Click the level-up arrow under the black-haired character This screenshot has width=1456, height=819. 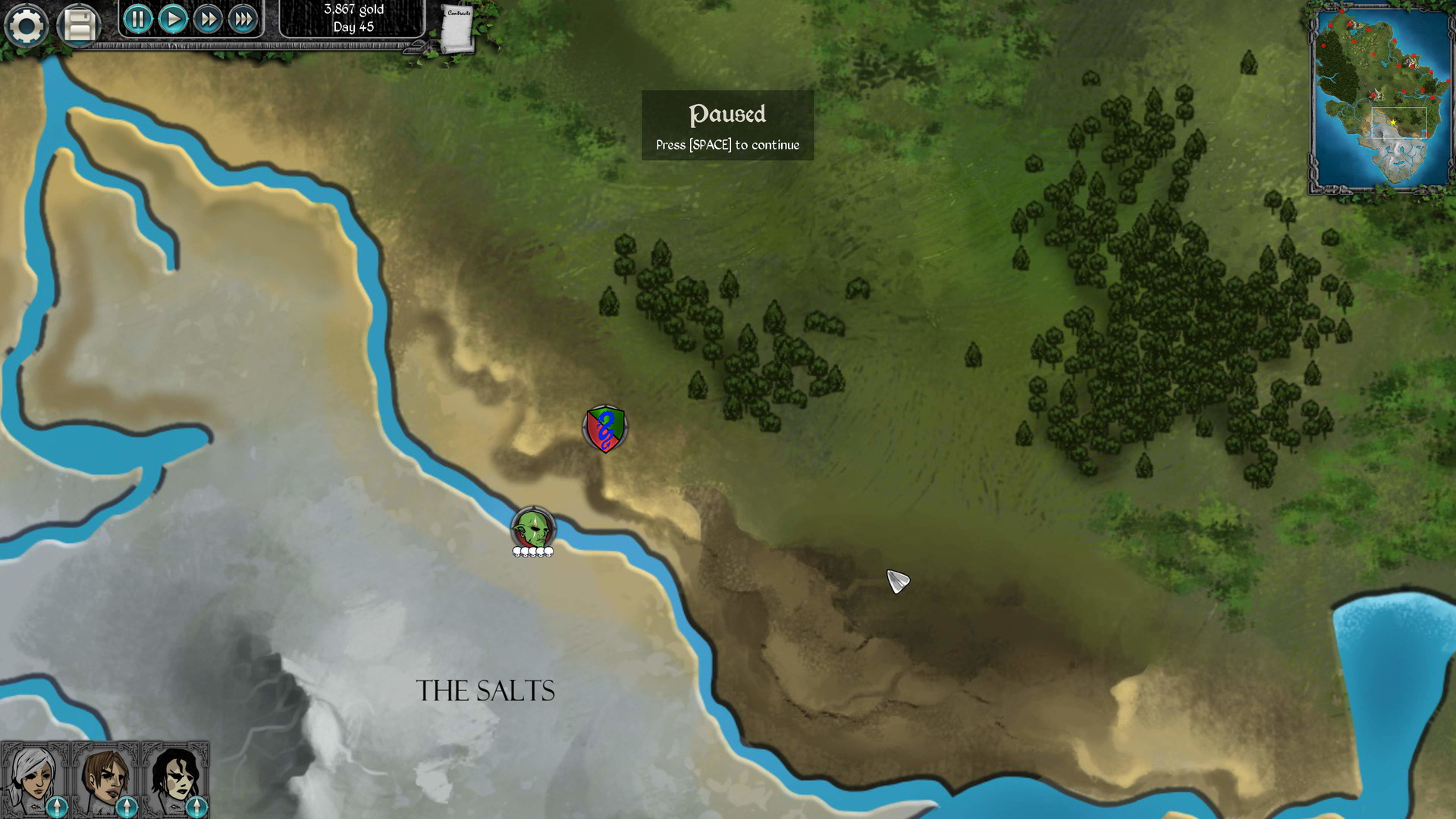coord(196,808)
